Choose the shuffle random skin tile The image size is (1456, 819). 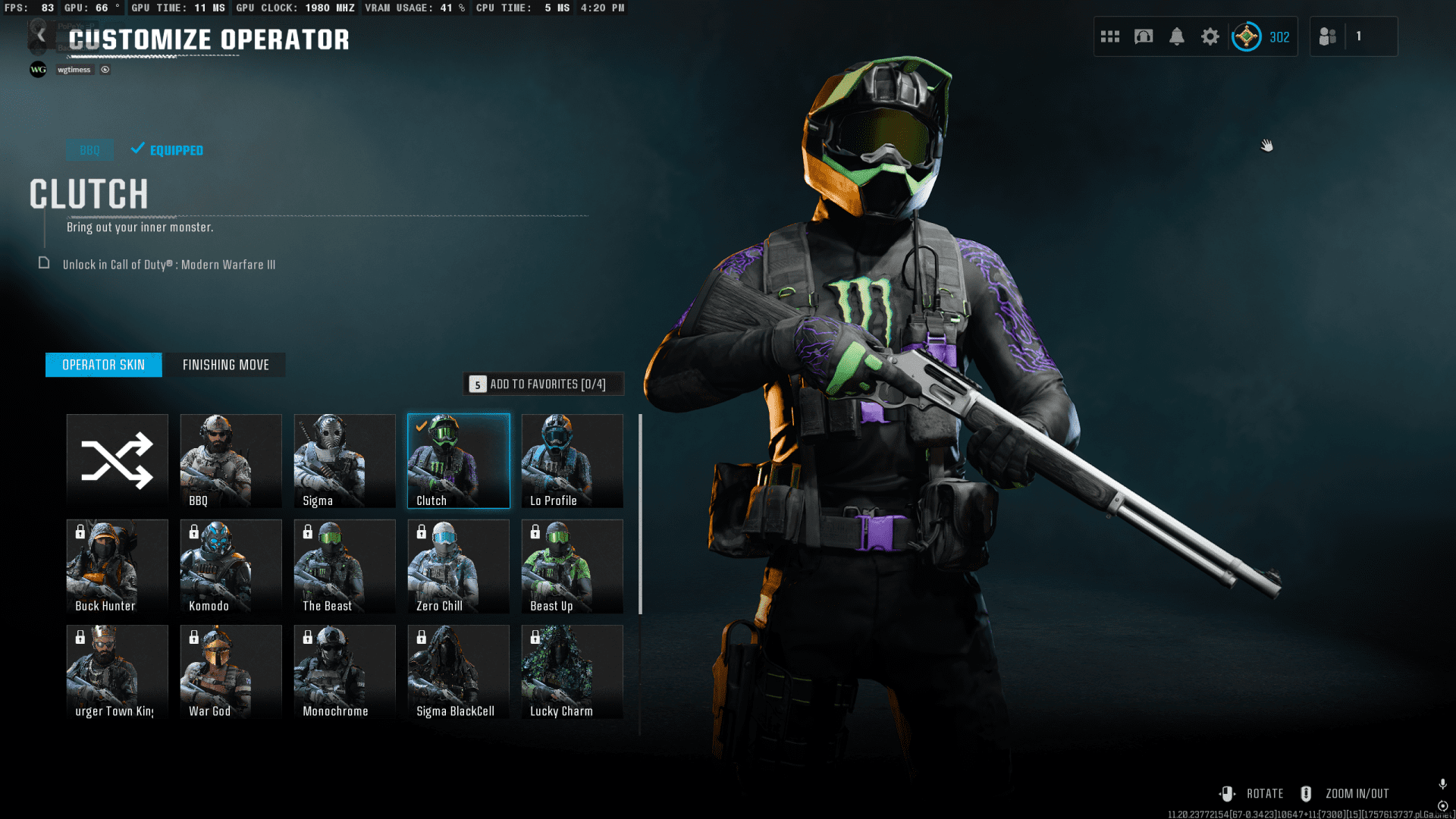[x=118, y=460]
